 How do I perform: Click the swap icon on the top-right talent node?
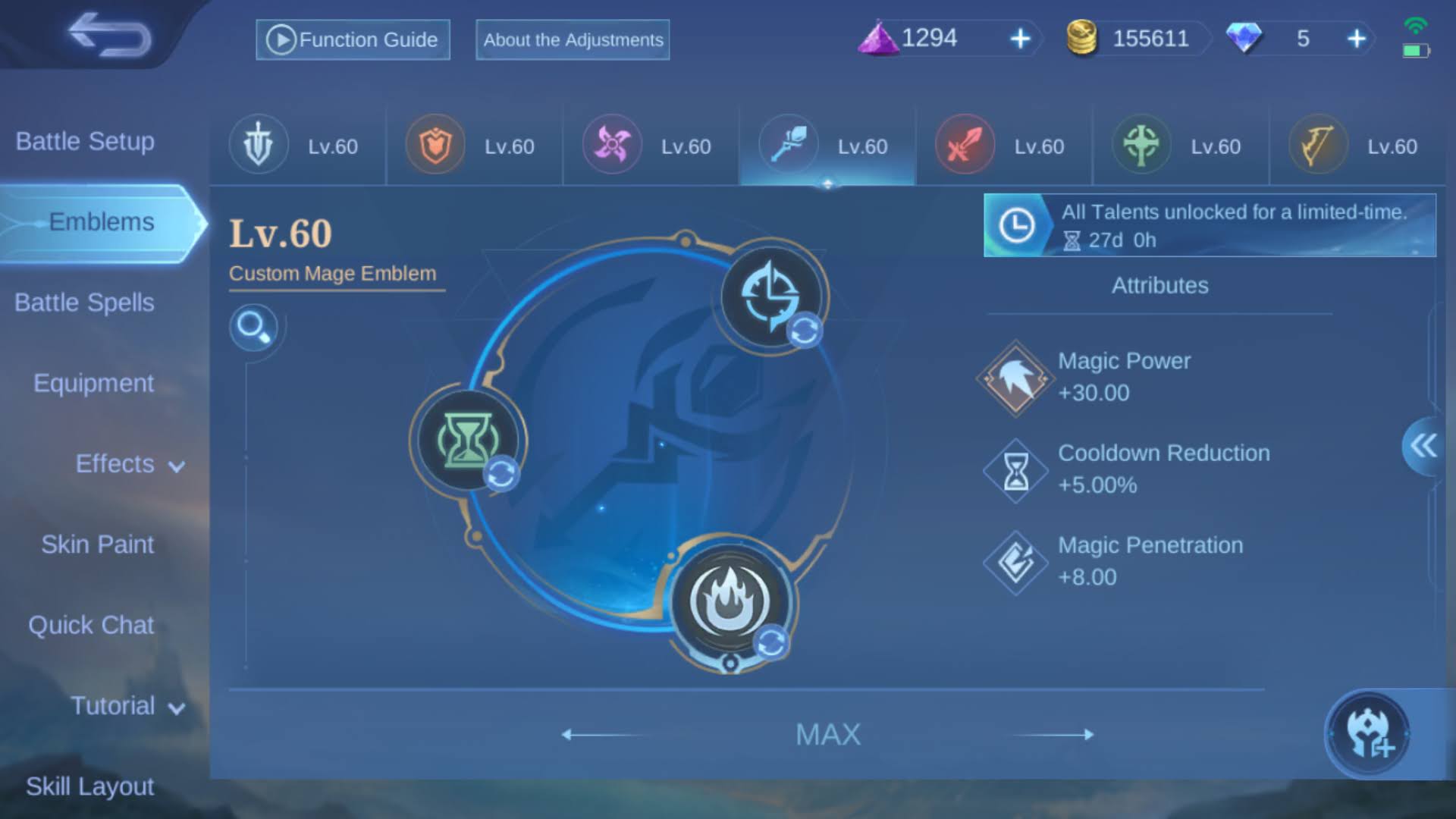point(806,329)
